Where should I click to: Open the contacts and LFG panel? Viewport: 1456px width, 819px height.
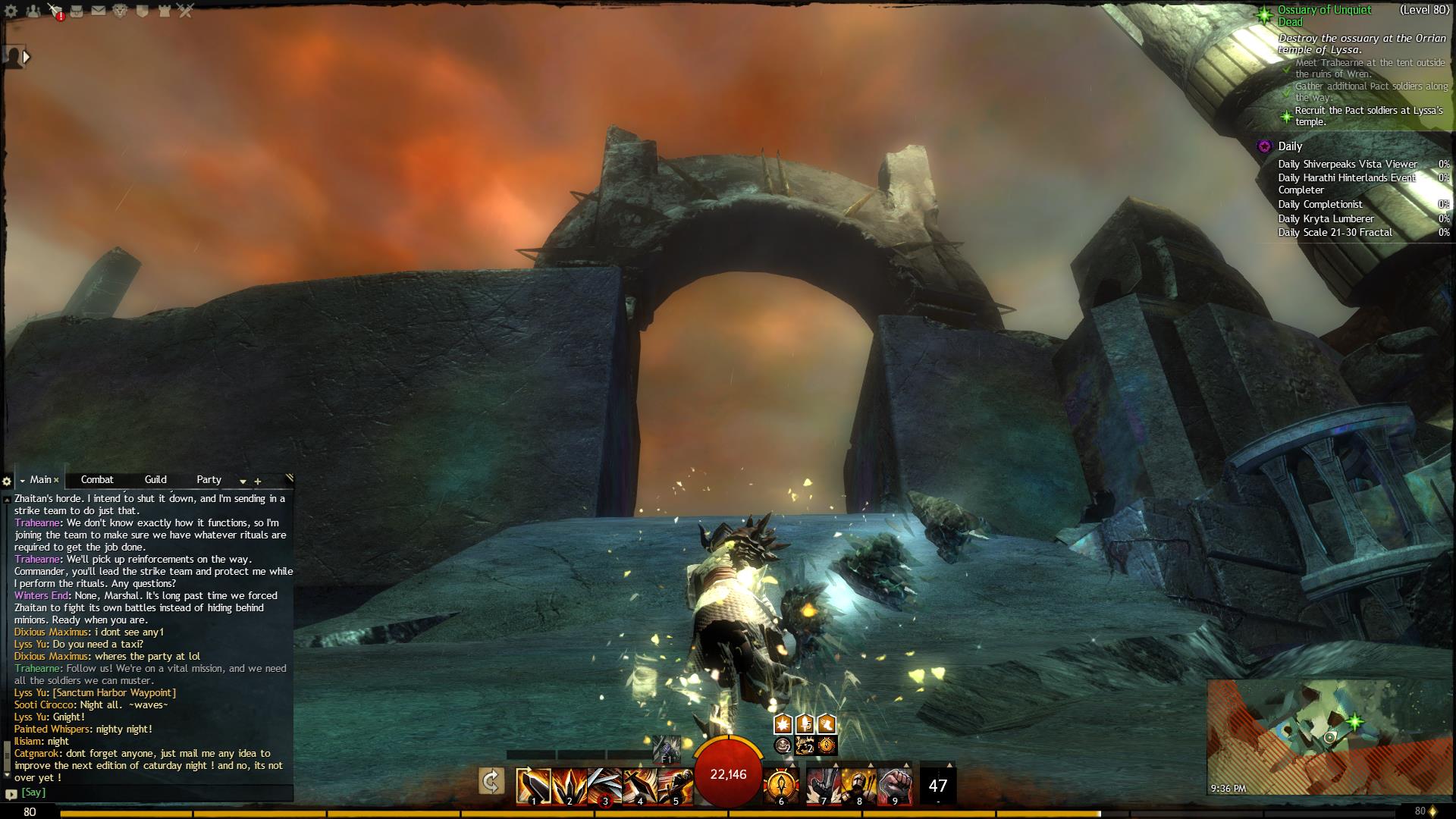pos(33,11)
